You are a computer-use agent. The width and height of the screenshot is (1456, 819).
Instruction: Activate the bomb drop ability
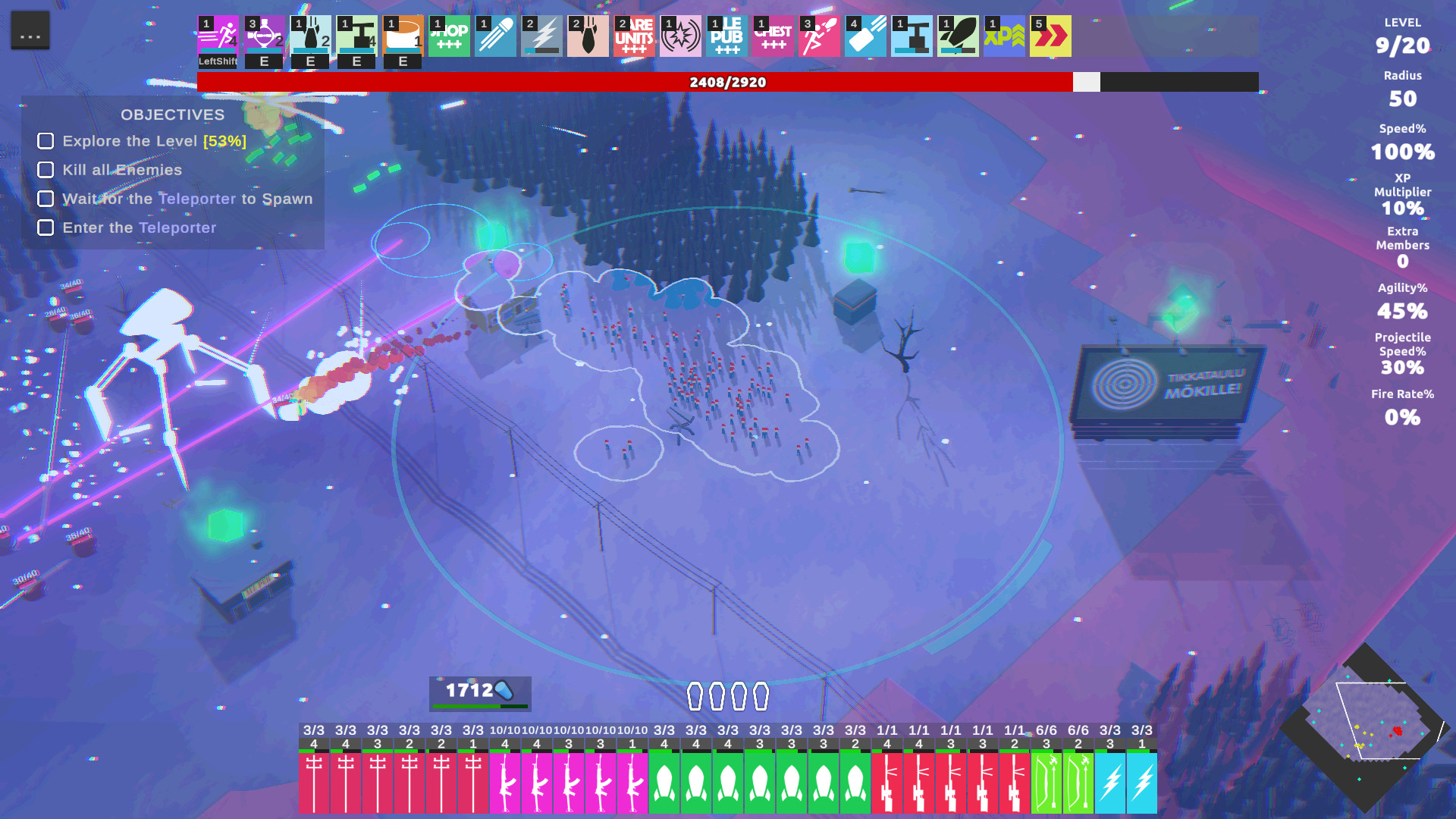tap(588, 36)
